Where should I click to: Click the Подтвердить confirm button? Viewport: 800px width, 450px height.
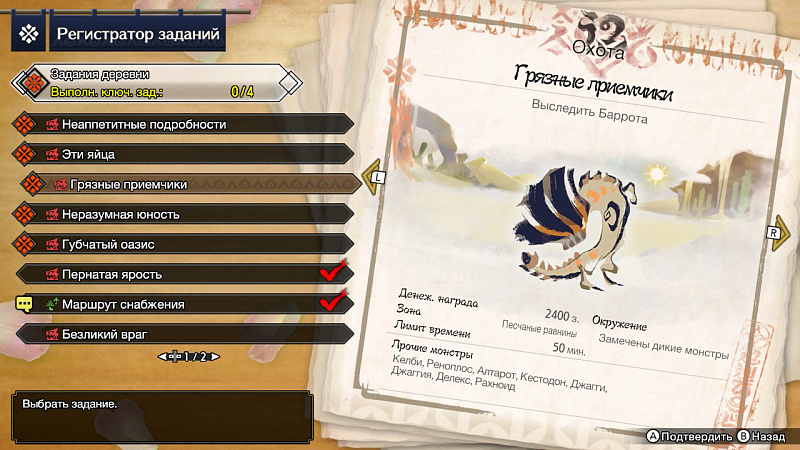tap(690, 437)
